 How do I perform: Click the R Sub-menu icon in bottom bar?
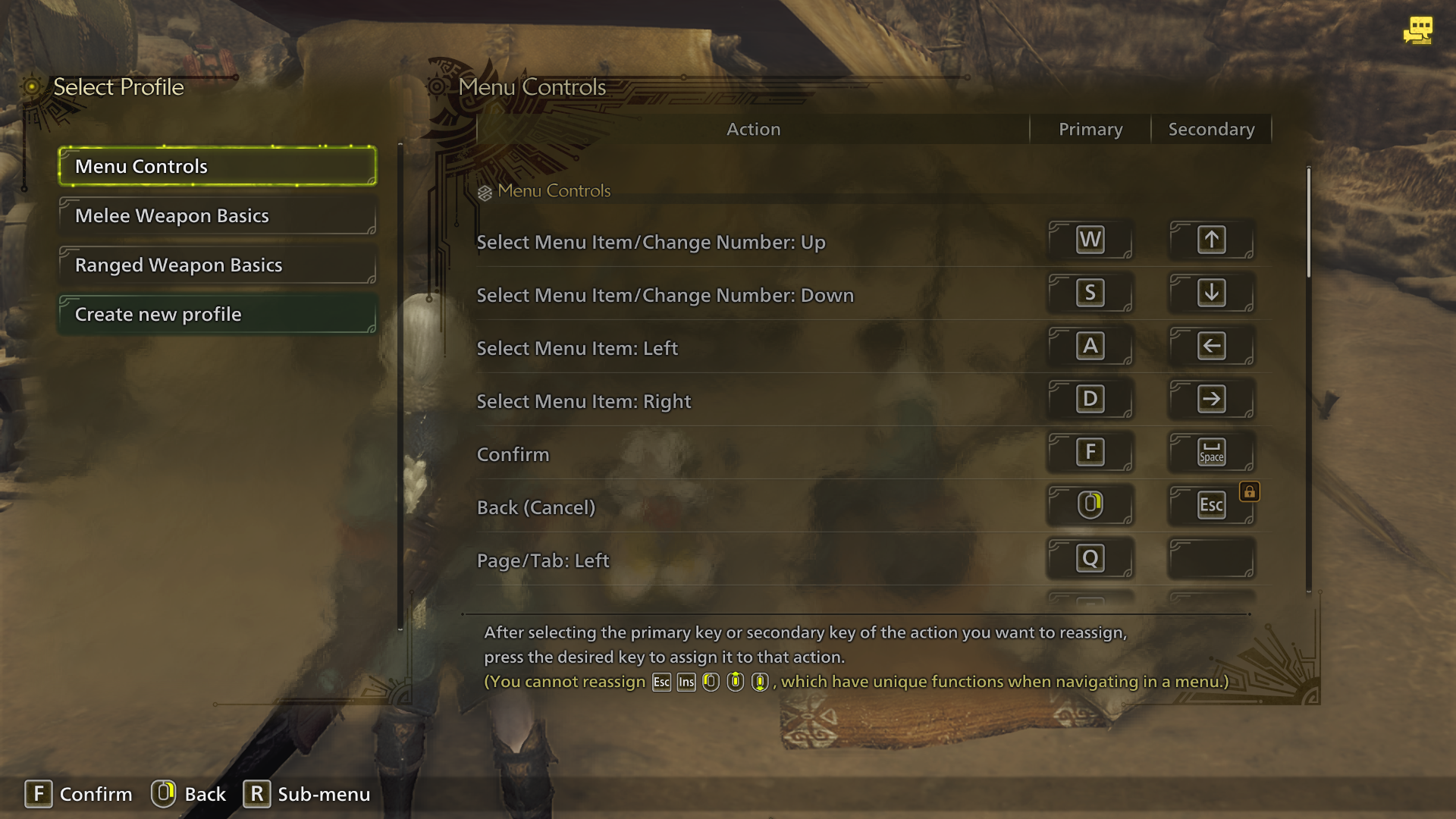[x=257, y=794]
